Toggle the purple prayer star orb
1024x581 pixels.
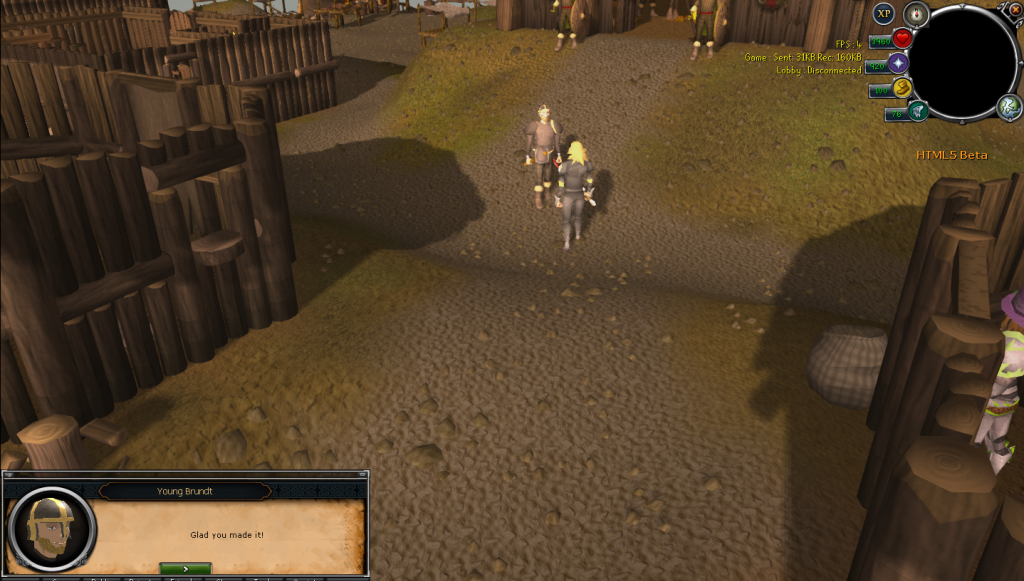[898, 63]
